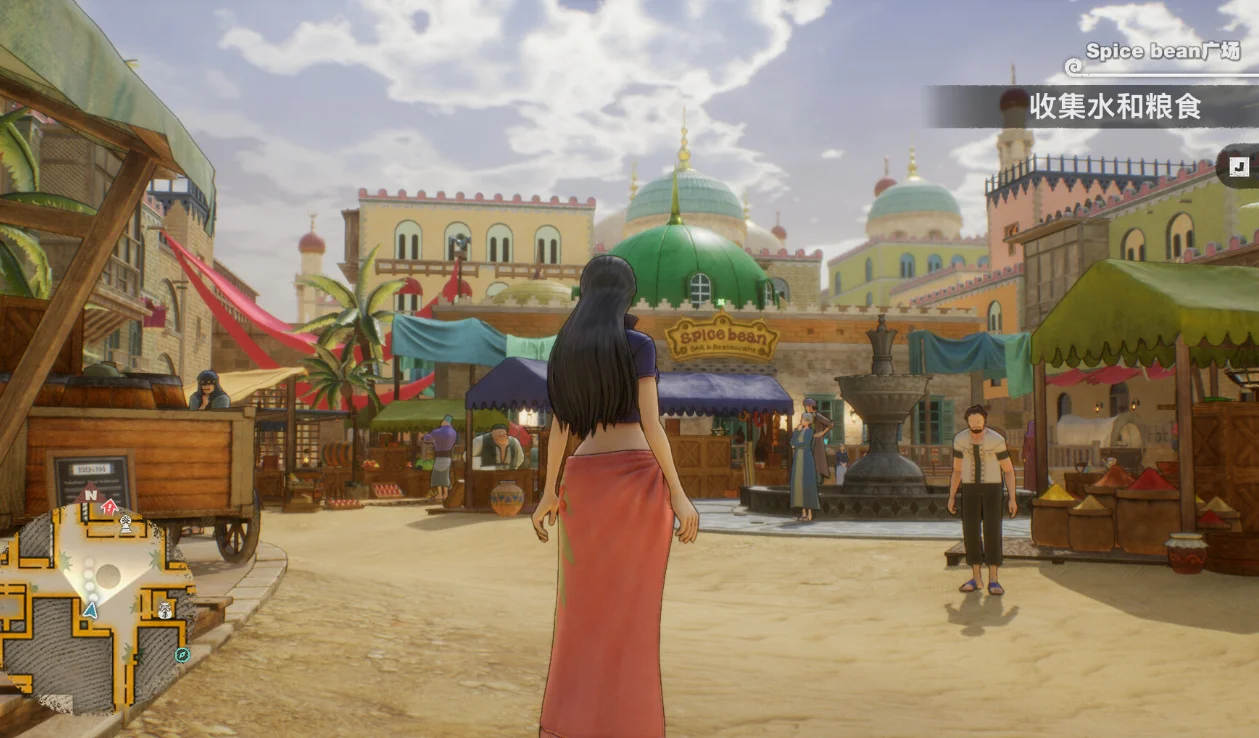The width and height of the screenshot is (1259, 738).
Task: Select the red exclamation marker on minimap
Action: 109,508
